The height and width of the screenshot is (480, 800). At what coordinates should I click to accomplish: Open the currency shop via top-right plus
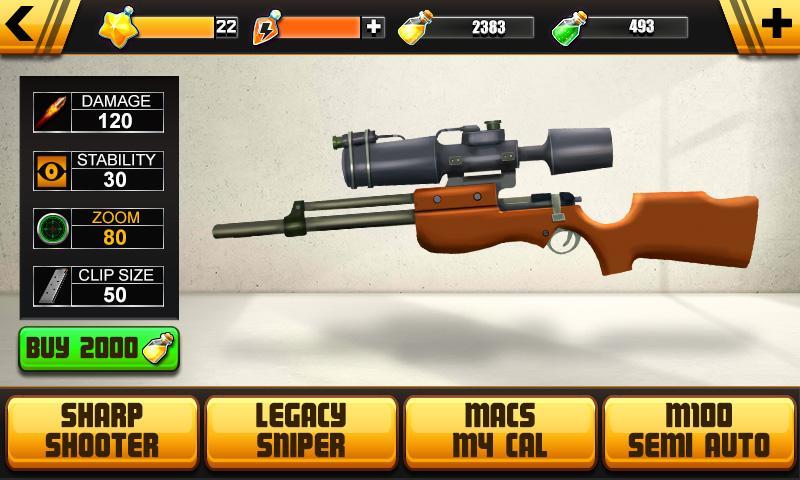pyautogui.click(x=776, y=25)
